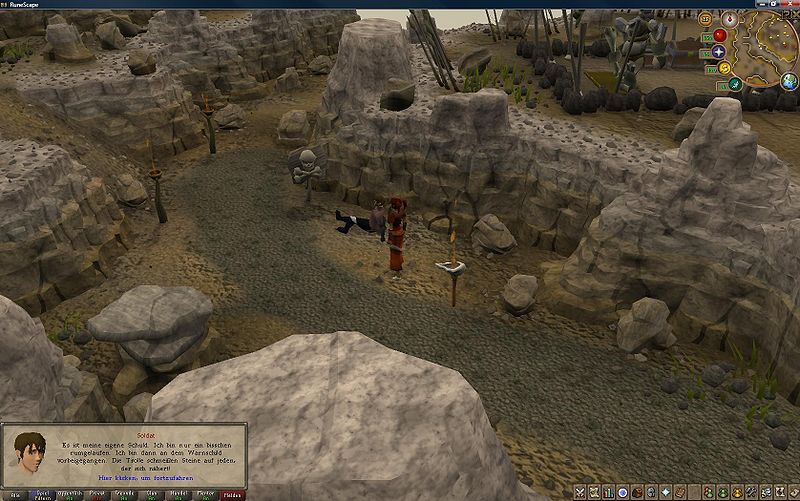Open the magic spellbook tab
800x501 pixels.
pos(679,492)
